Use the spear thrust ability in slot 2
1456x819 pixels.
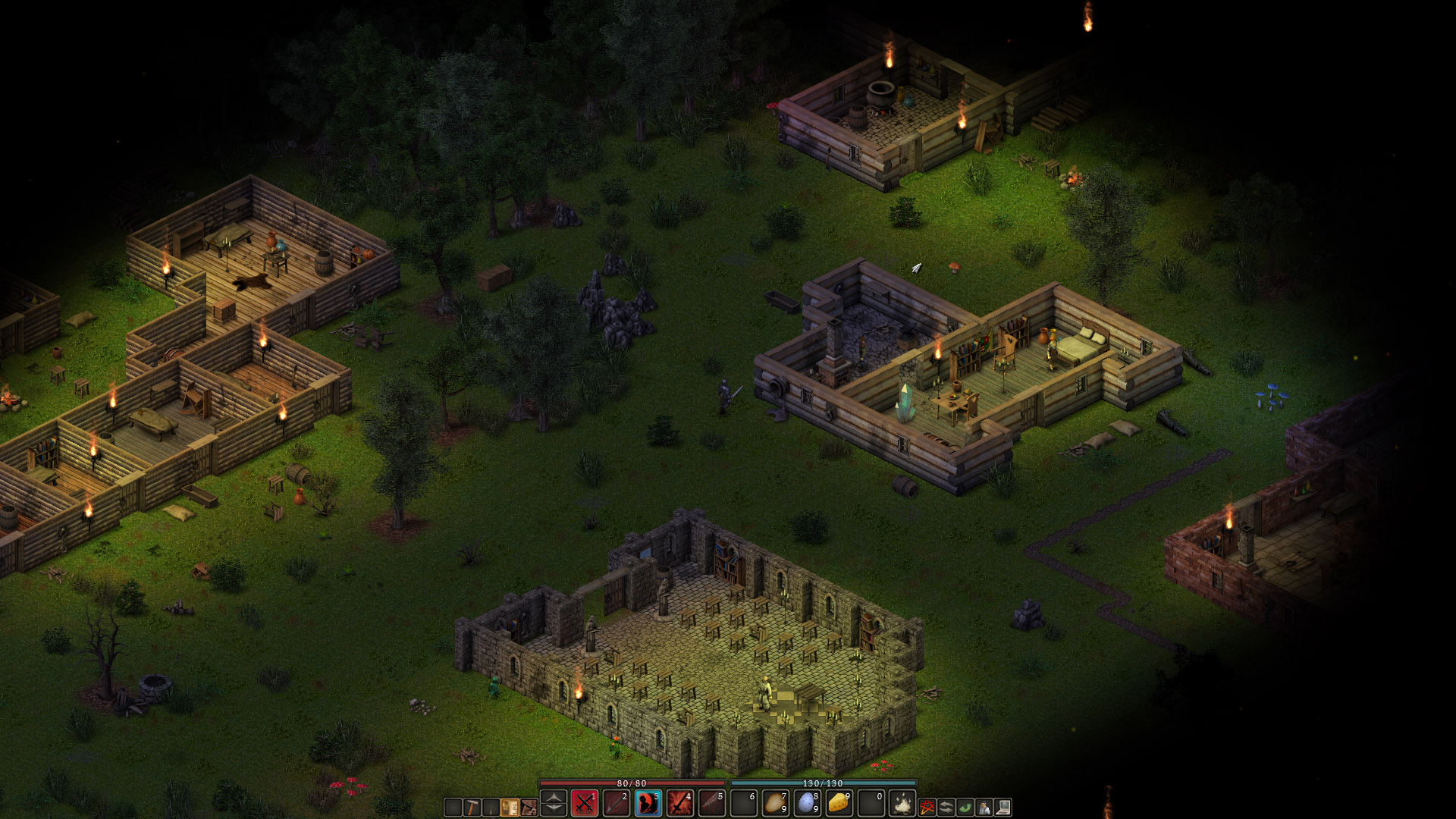[616, 803]
